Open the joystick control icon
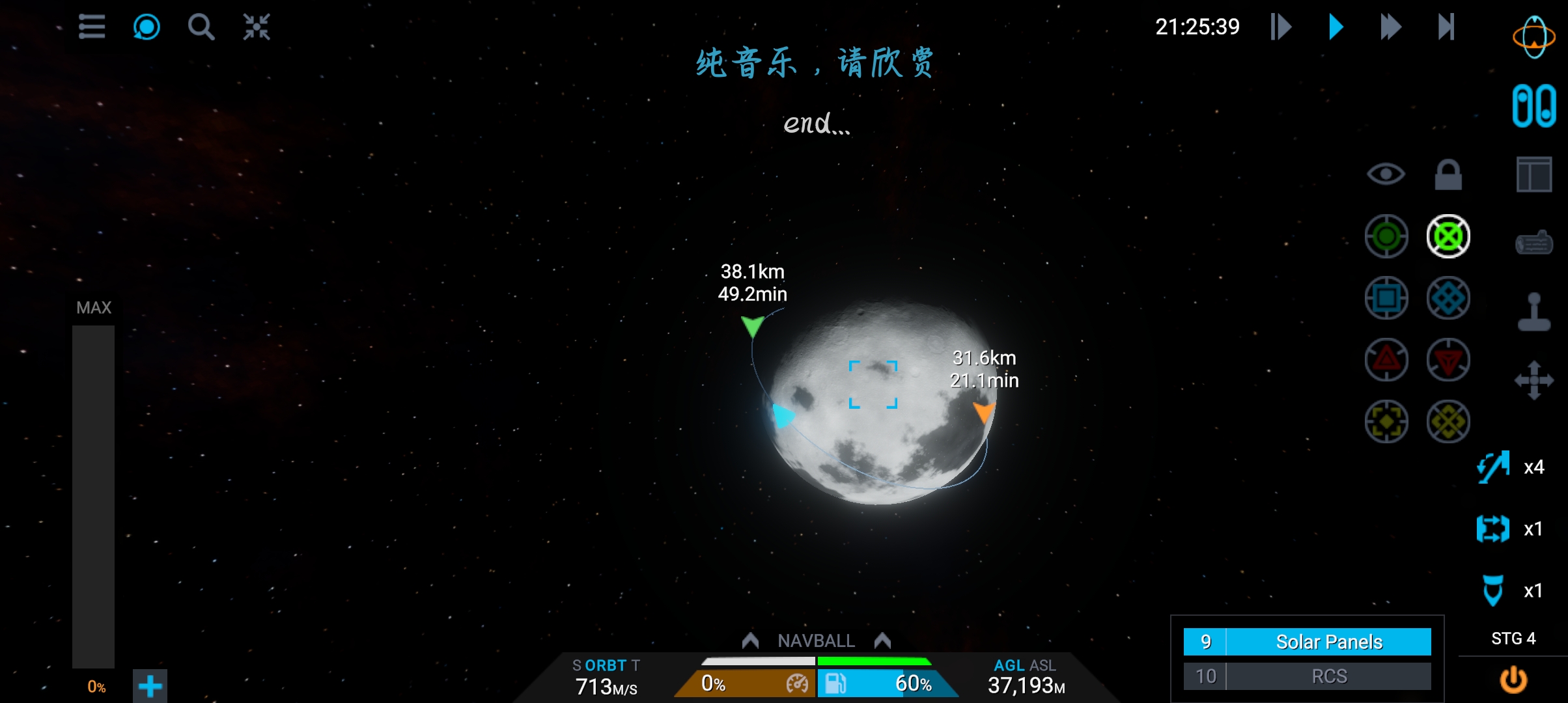This screenshot has width=1568, height=703. (1533, 312)
